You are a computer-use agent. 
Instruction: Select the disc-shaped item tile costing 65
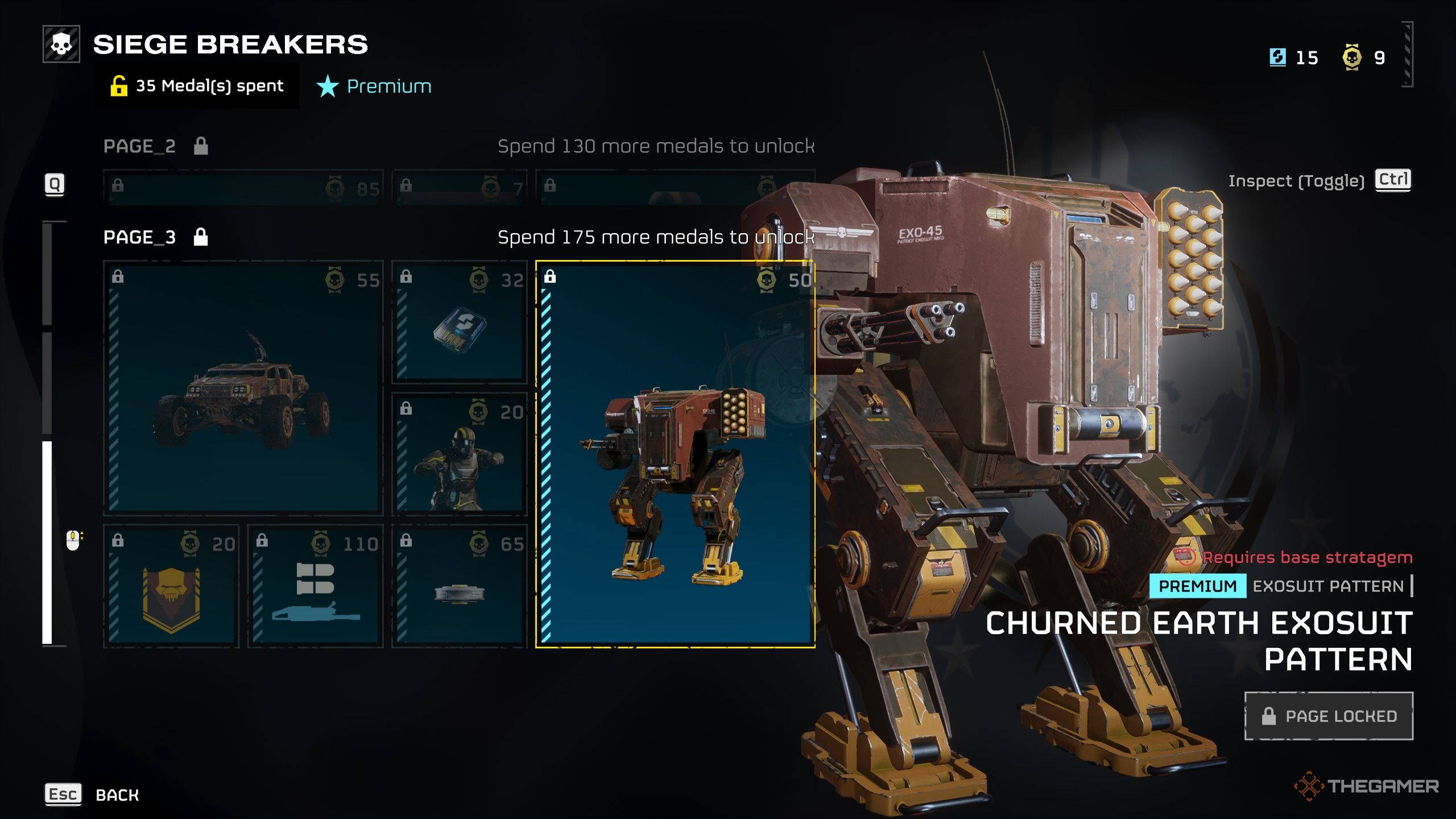click(x=460, y=587)
